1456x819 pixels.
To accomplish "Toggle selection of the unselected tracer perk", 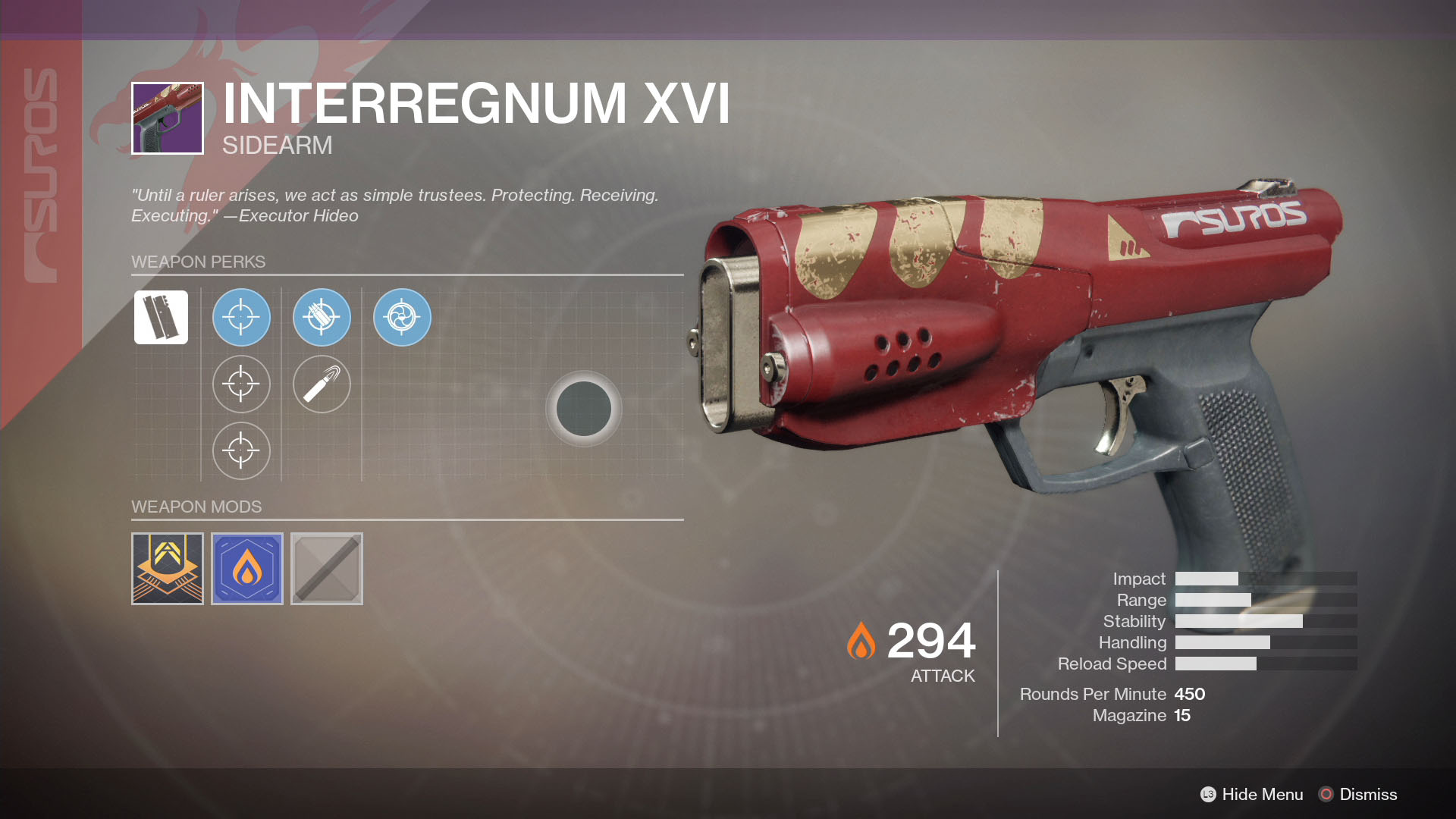I will (x=322, y=384).
